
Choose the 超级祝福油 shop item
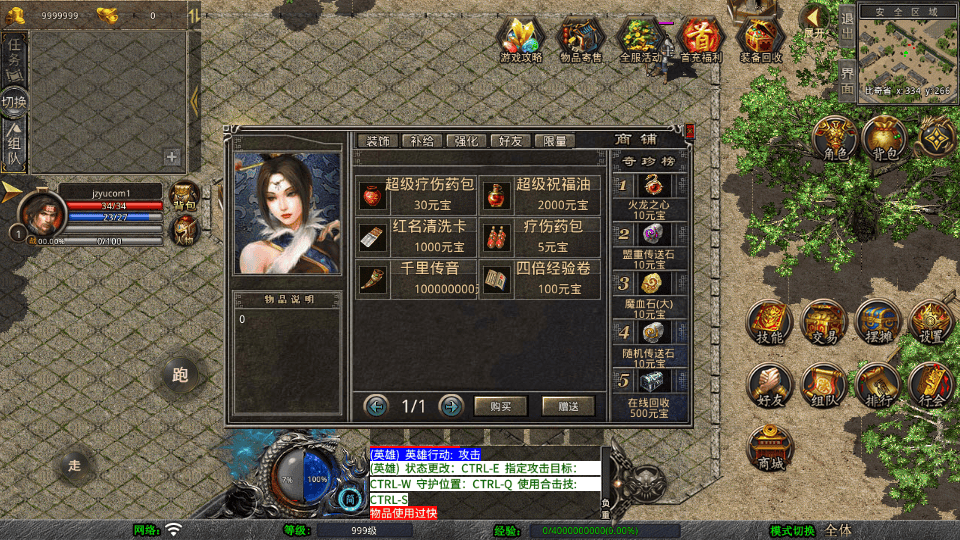[x=541, y=194]
